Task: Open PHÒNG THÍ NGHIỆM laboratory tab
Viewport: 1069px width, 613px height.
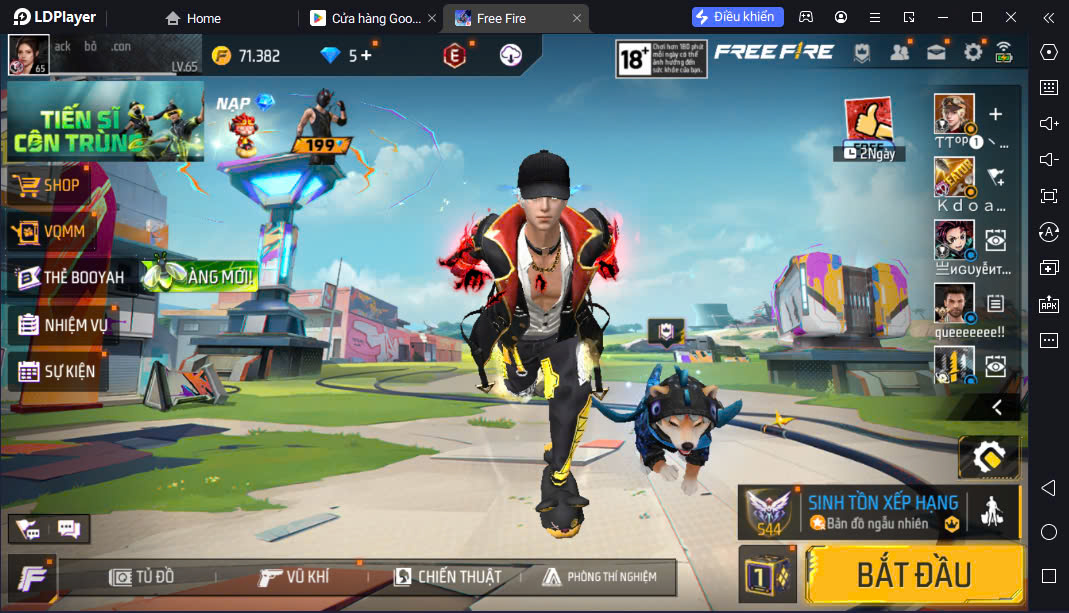Action: click(x=600, y=577)
